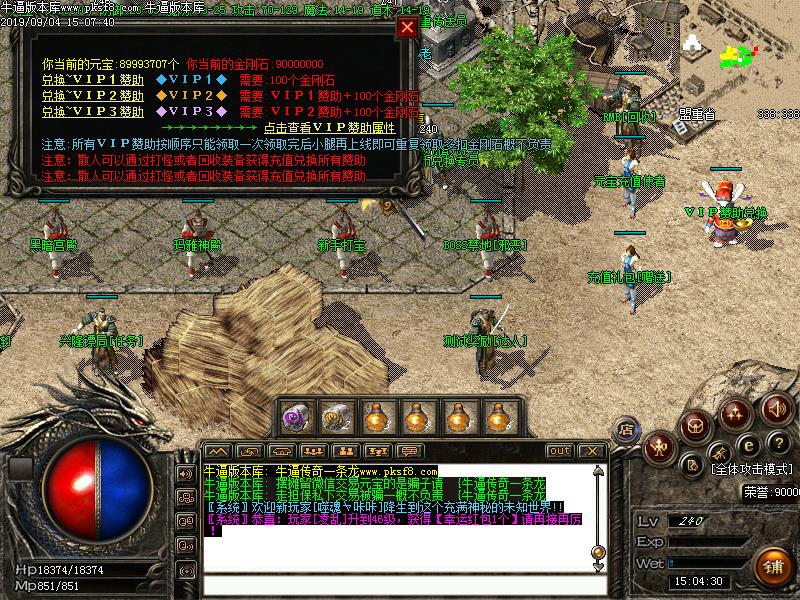Click the chat window's 'out' button
This screenshot has width=800, height=600.
coord(560,451)
